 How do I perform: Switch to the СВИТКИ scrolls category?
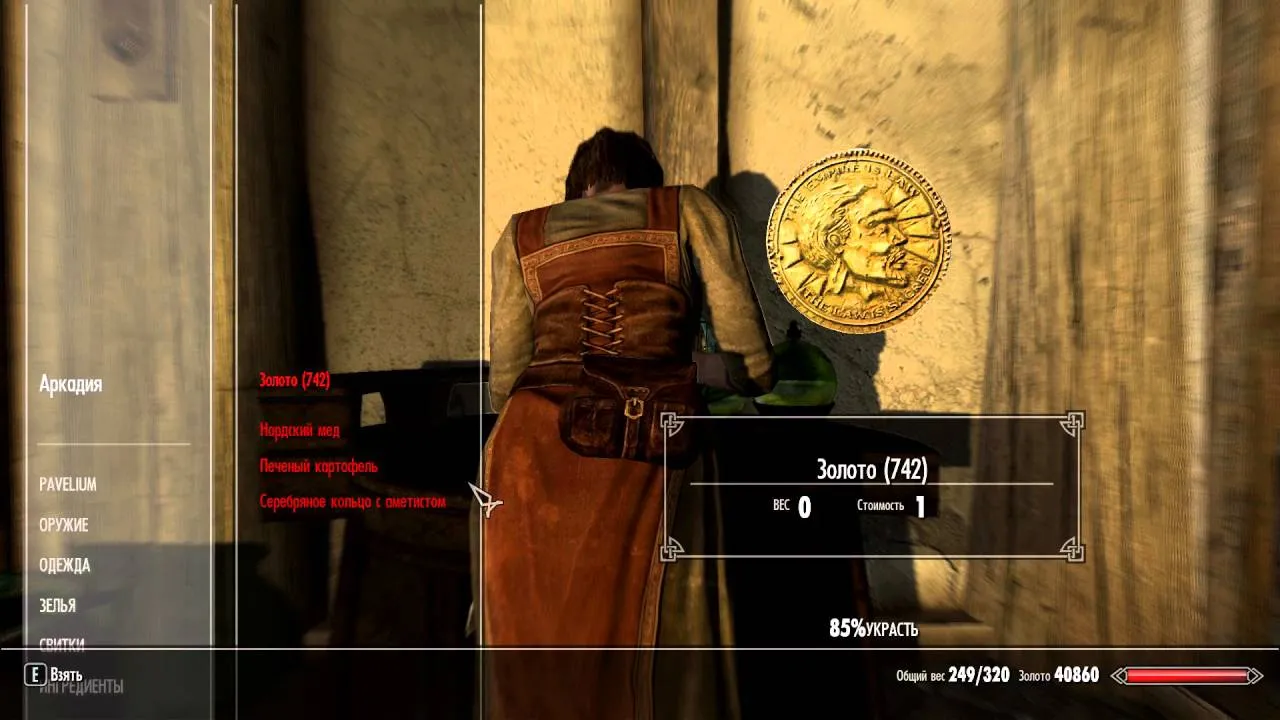pos(62,644)
